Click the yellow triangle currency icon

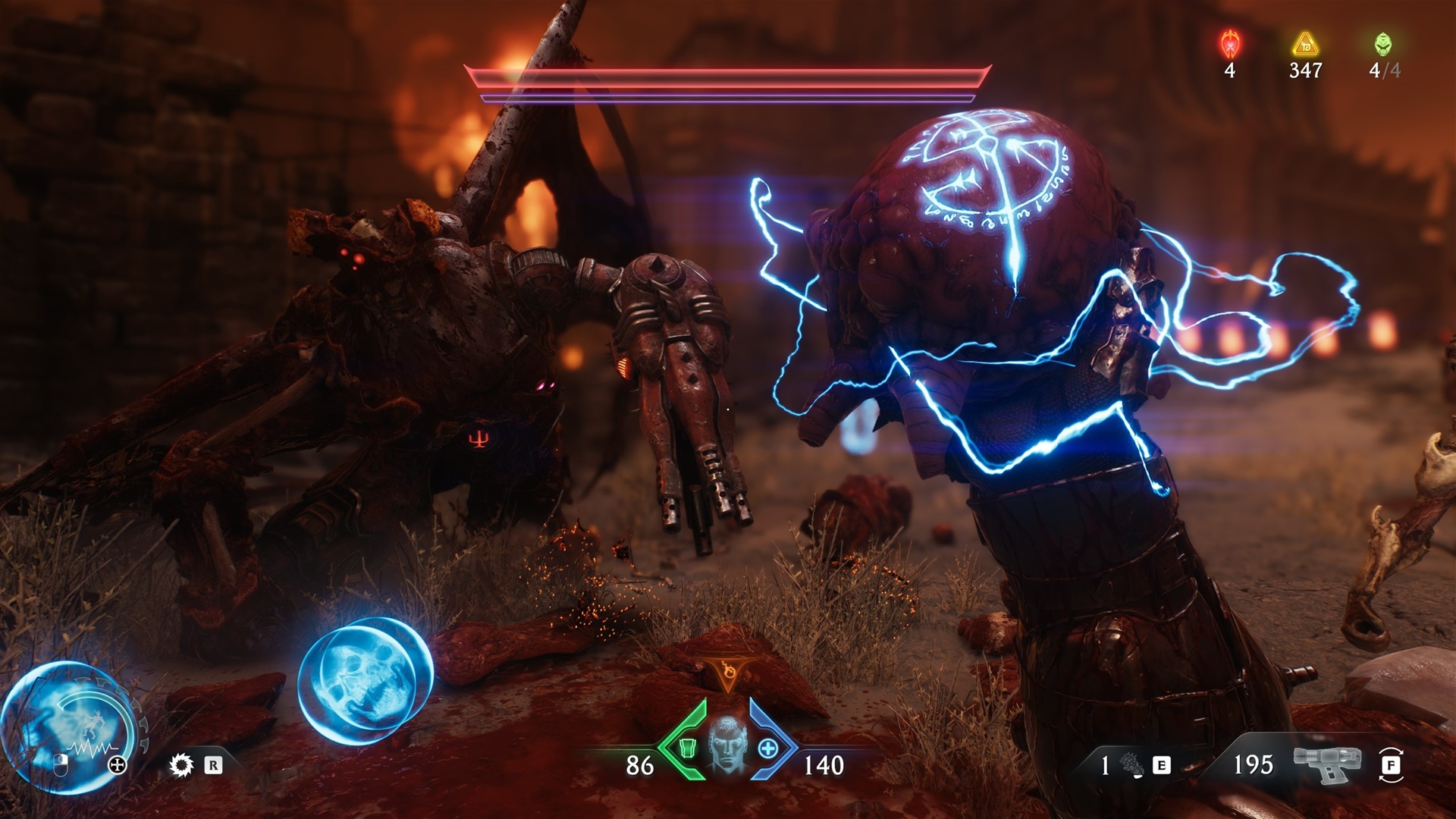[1305, 45]
